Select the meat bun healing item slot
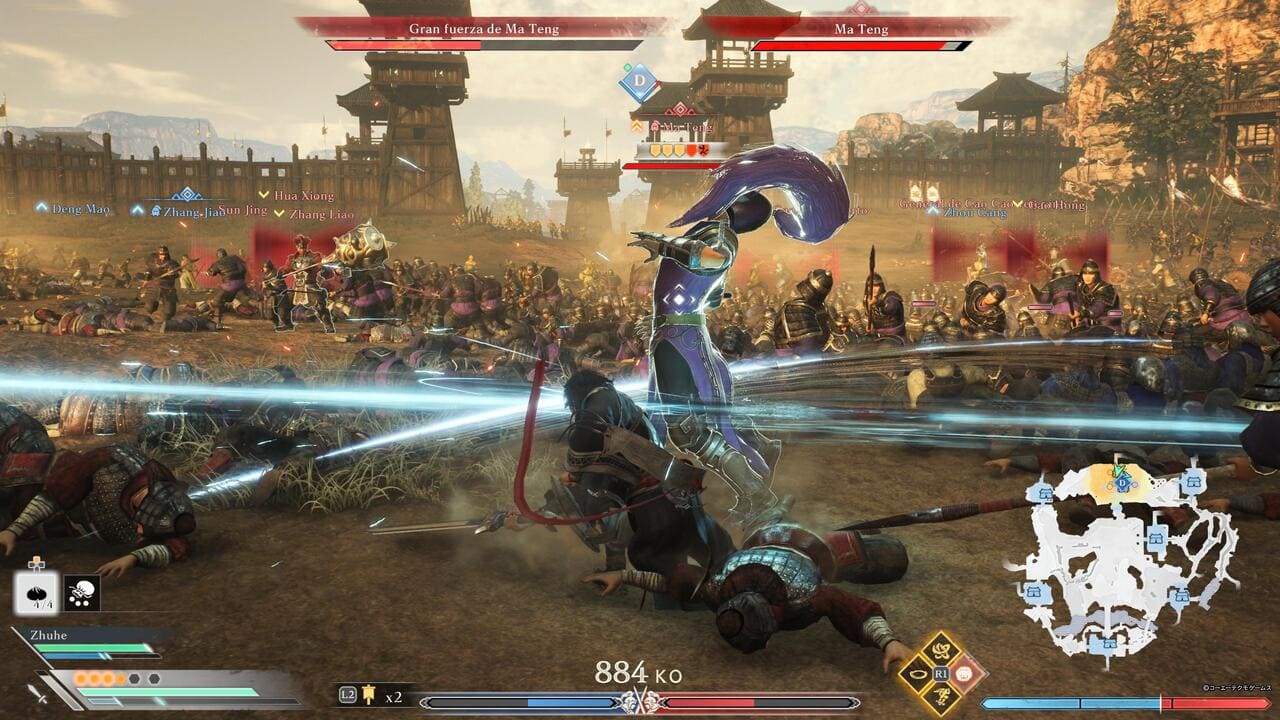 coord(35,593)
